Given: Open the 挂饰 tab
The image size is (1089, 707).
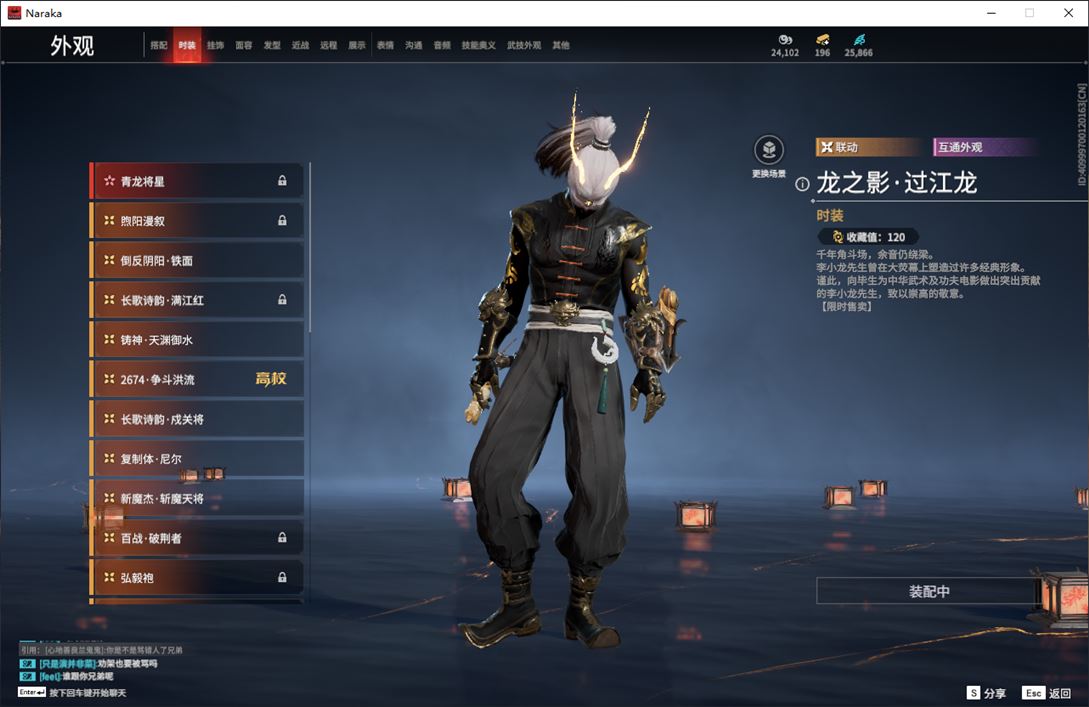Looking at the screenshot, I should click(x=215, y=46).
